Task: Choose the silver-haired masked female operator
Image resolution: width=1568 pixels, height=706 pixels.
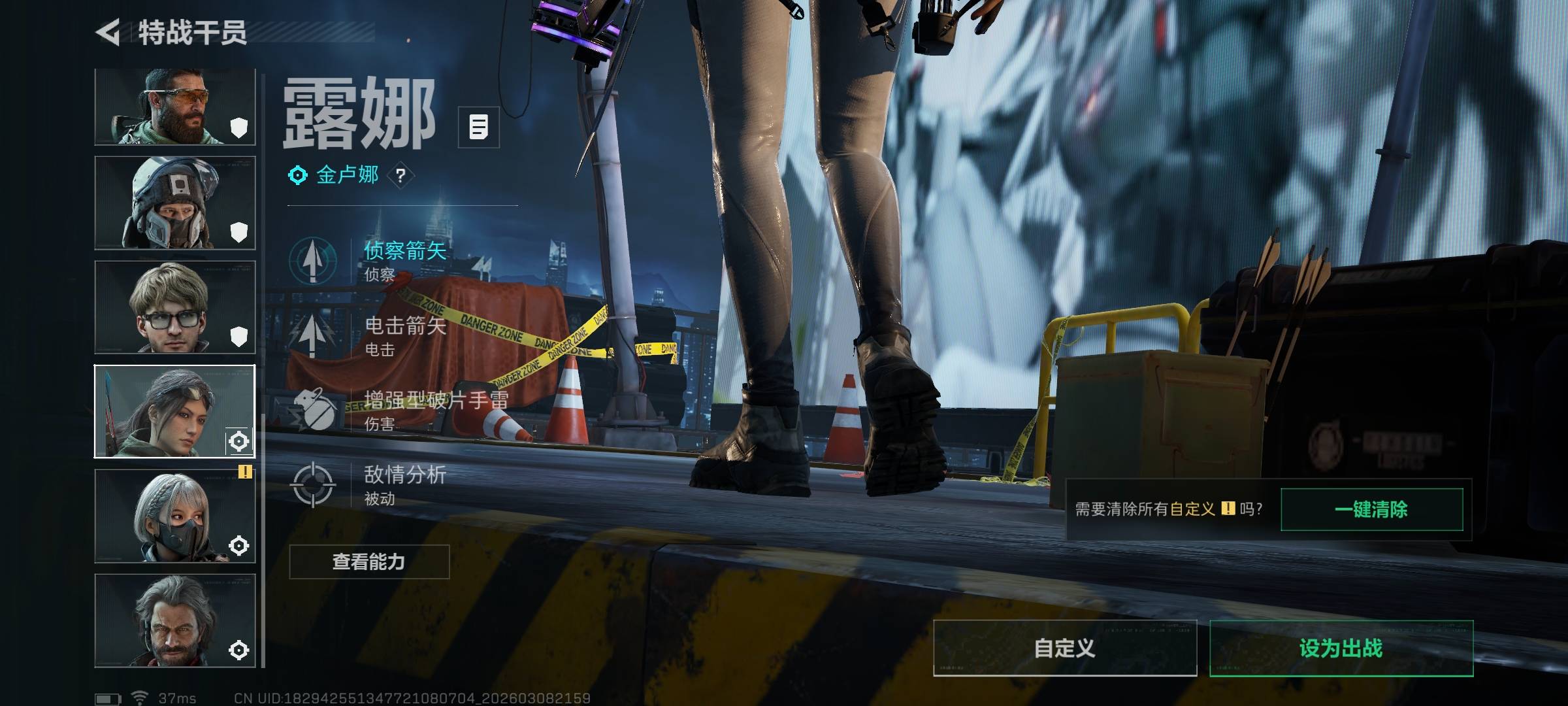Action: tap(174, 516)
